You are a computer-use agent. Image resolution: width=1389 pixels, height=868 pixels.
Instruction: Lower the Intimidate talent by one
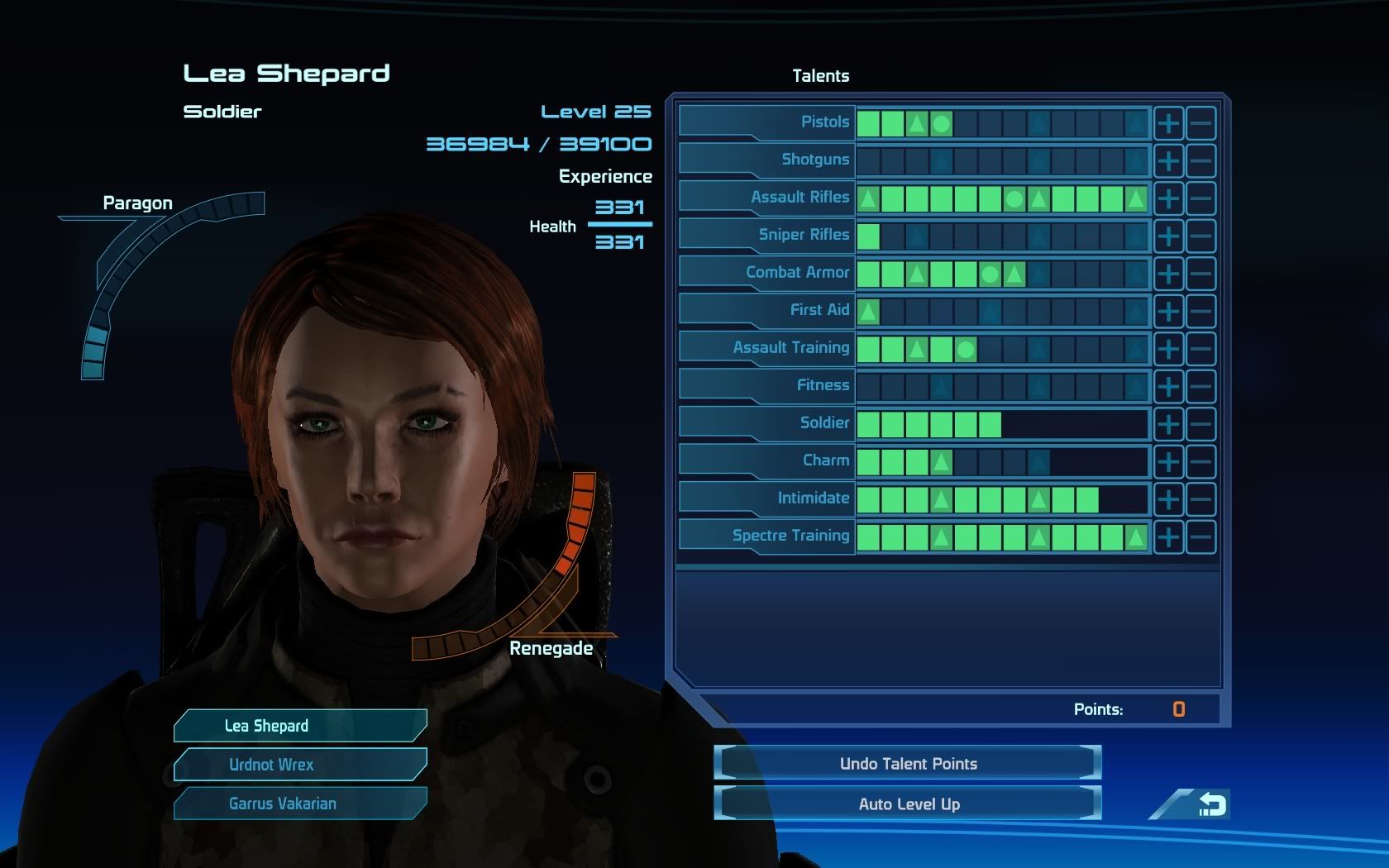point(1201,499)
